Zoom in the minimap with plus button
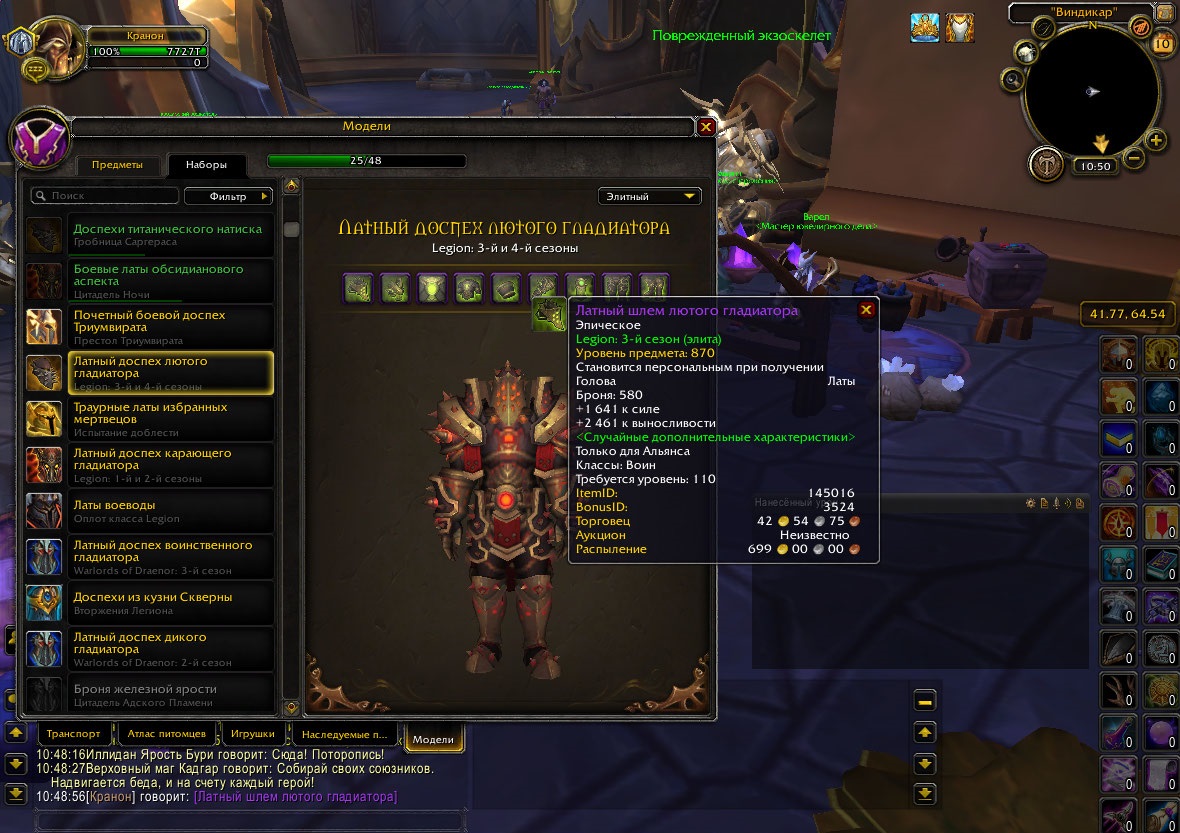1180x833 pixels. coord(1156,141)
